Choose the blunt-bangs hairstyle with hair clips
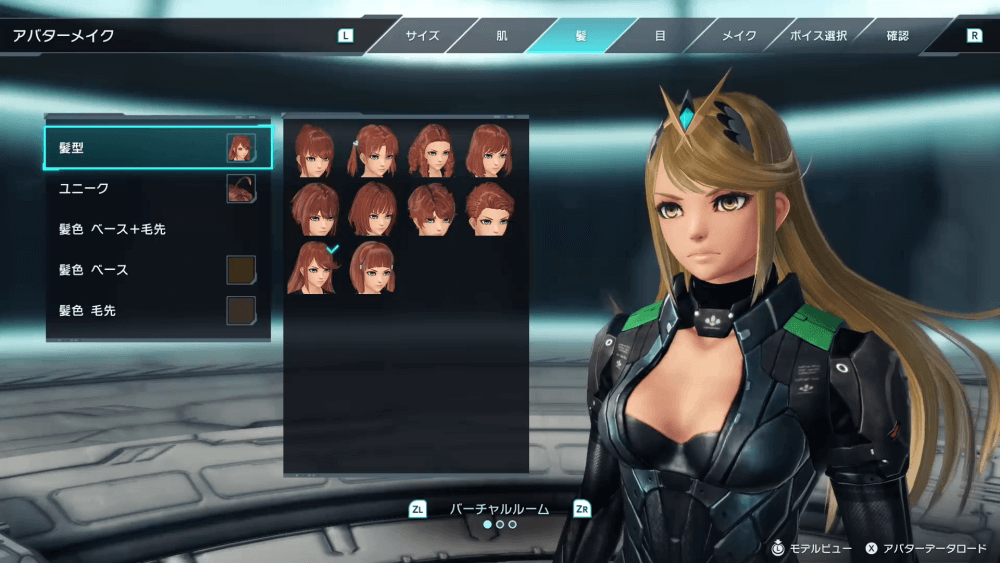Viewport: 1000px width, 563px height. point(372,267)
